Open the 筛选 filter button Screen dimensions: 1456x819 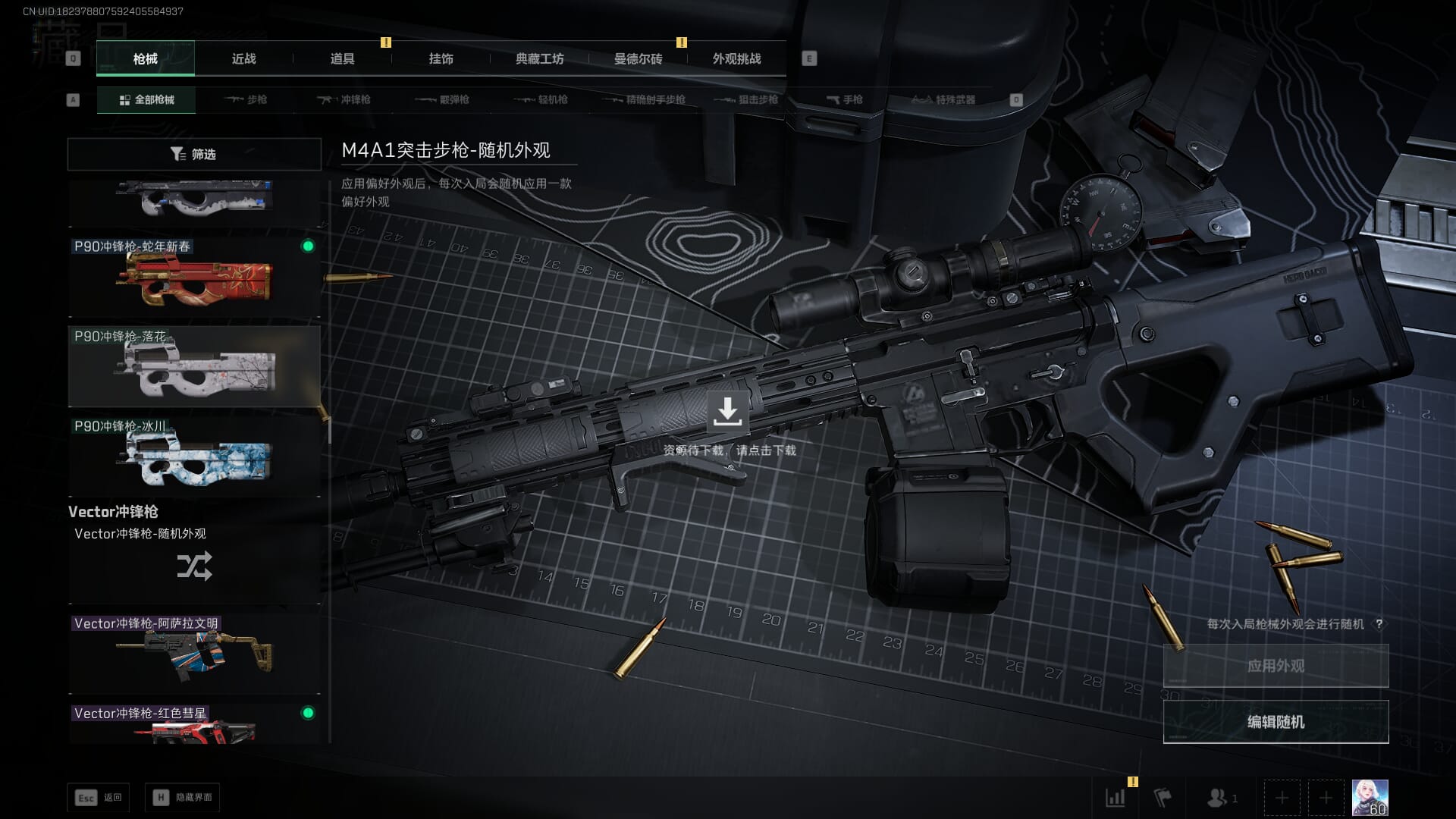click(x=194, y=154)
